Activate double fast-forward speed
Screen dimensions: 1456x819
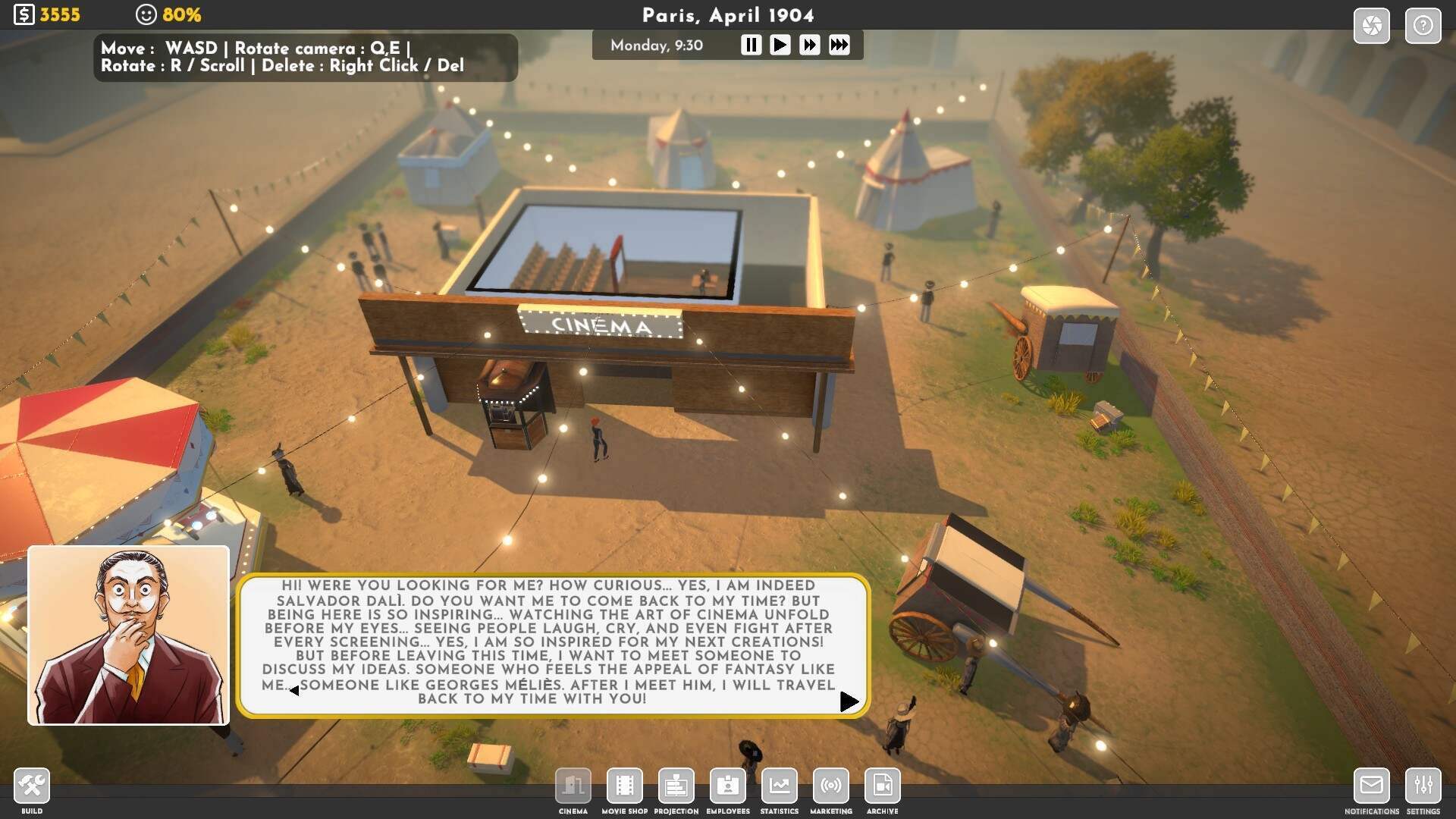[x=809, y=45]
